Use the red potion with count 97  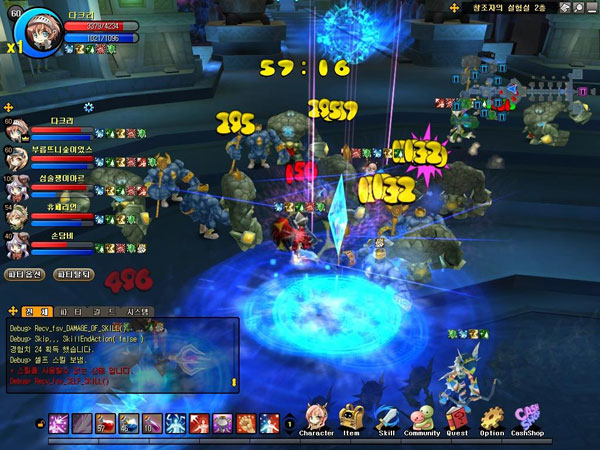(105, 423)
